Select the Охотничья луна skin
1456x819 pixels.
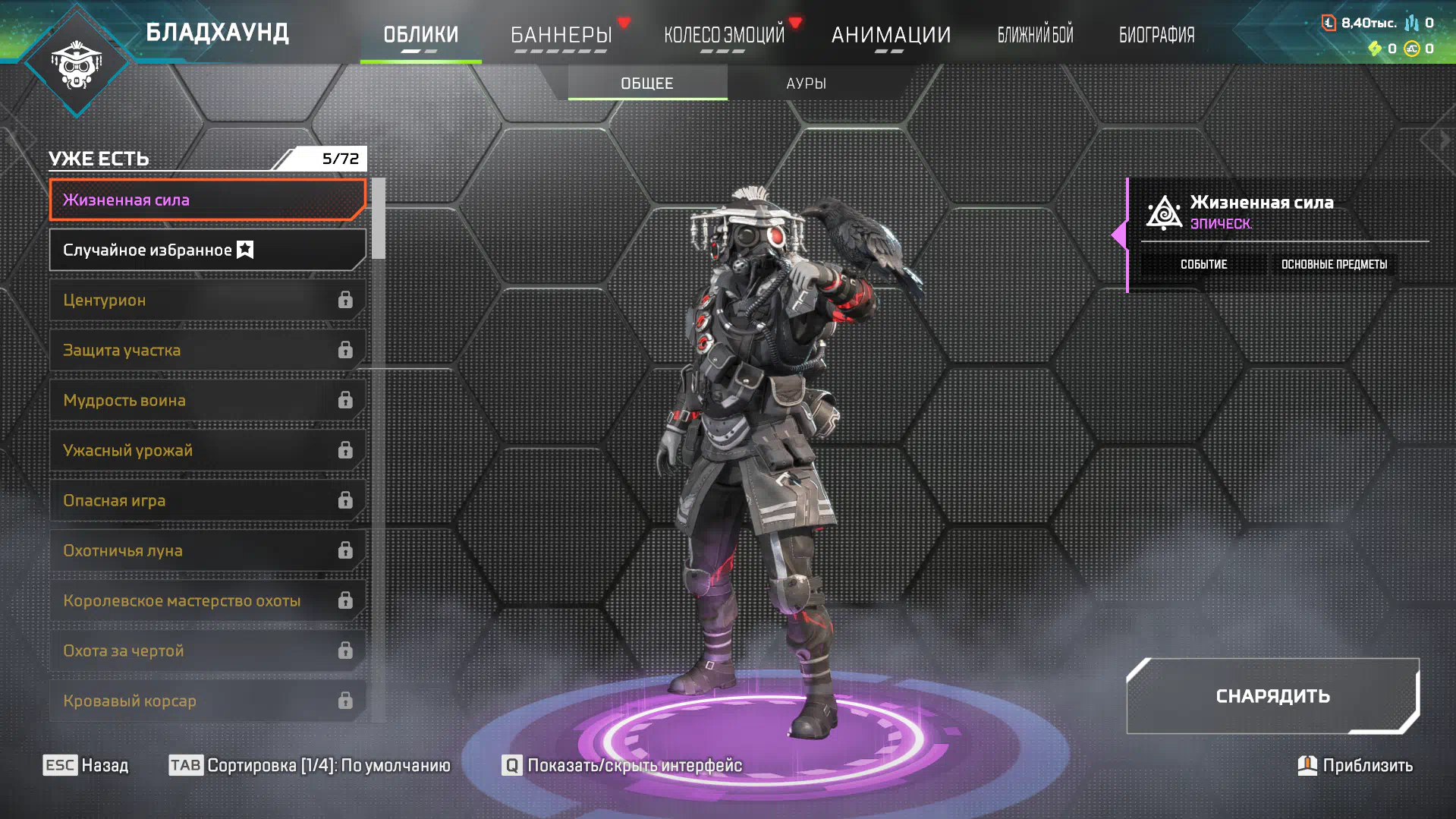tap(207, 550)
